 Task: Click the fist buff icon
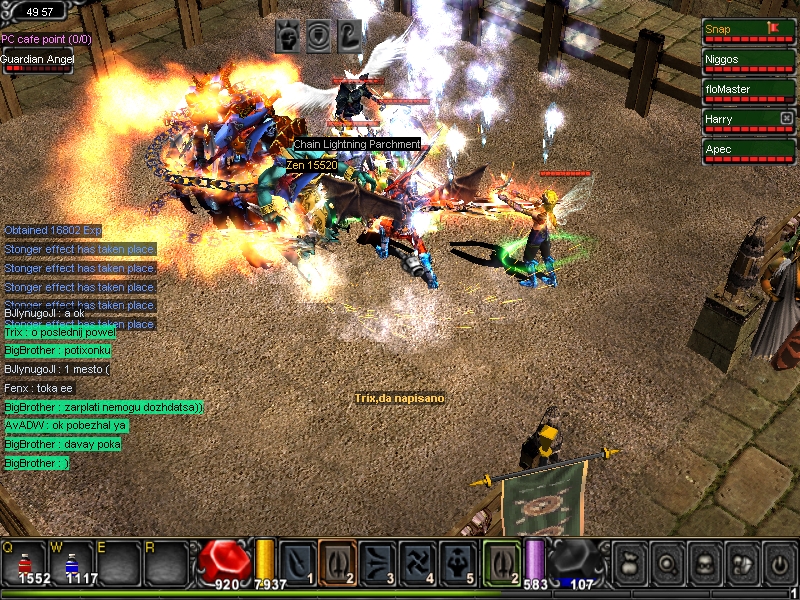(x=288, y=36)
